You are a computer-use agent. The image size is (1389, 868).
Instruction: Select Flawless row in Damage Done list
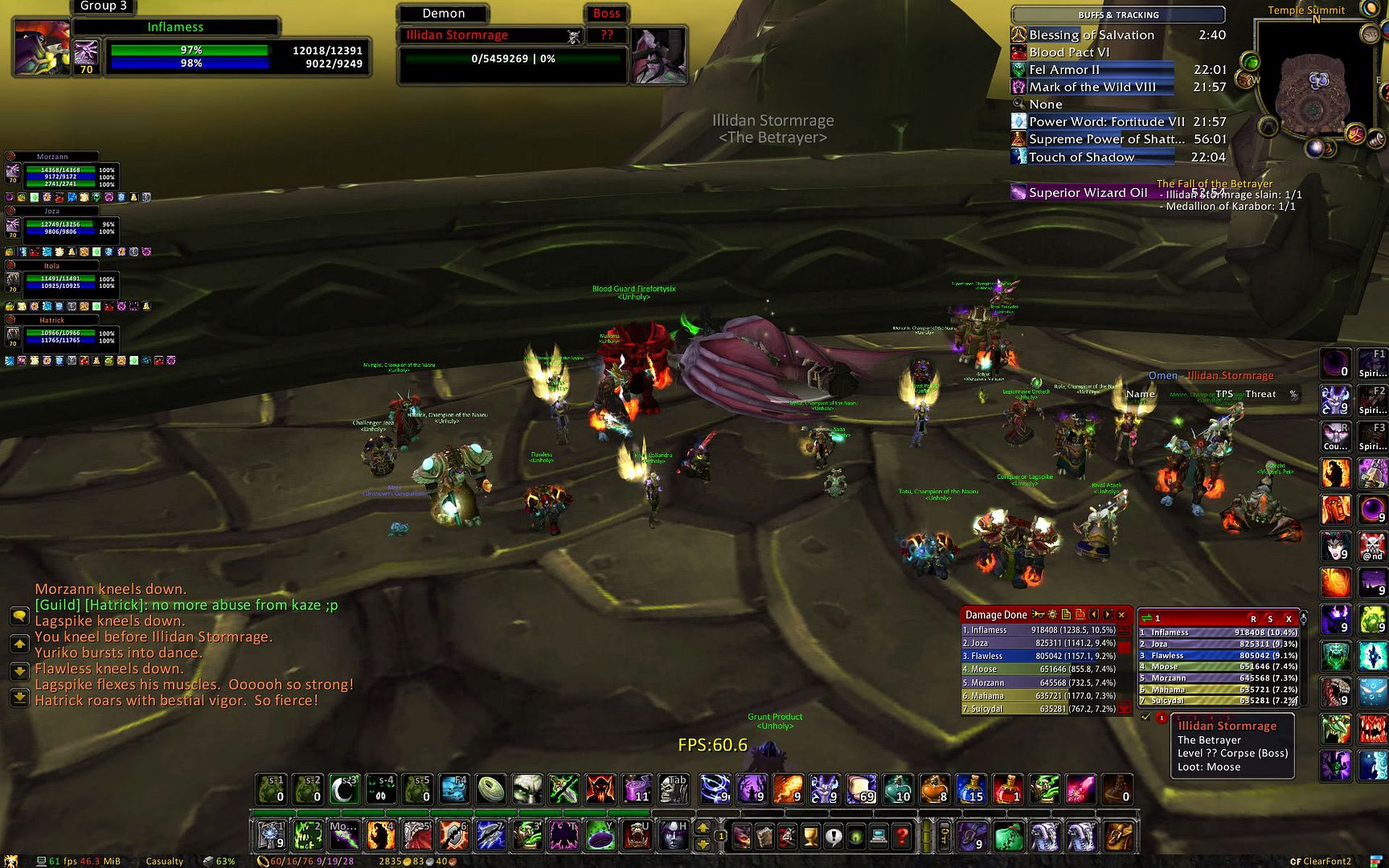(x=1037, y=656)
